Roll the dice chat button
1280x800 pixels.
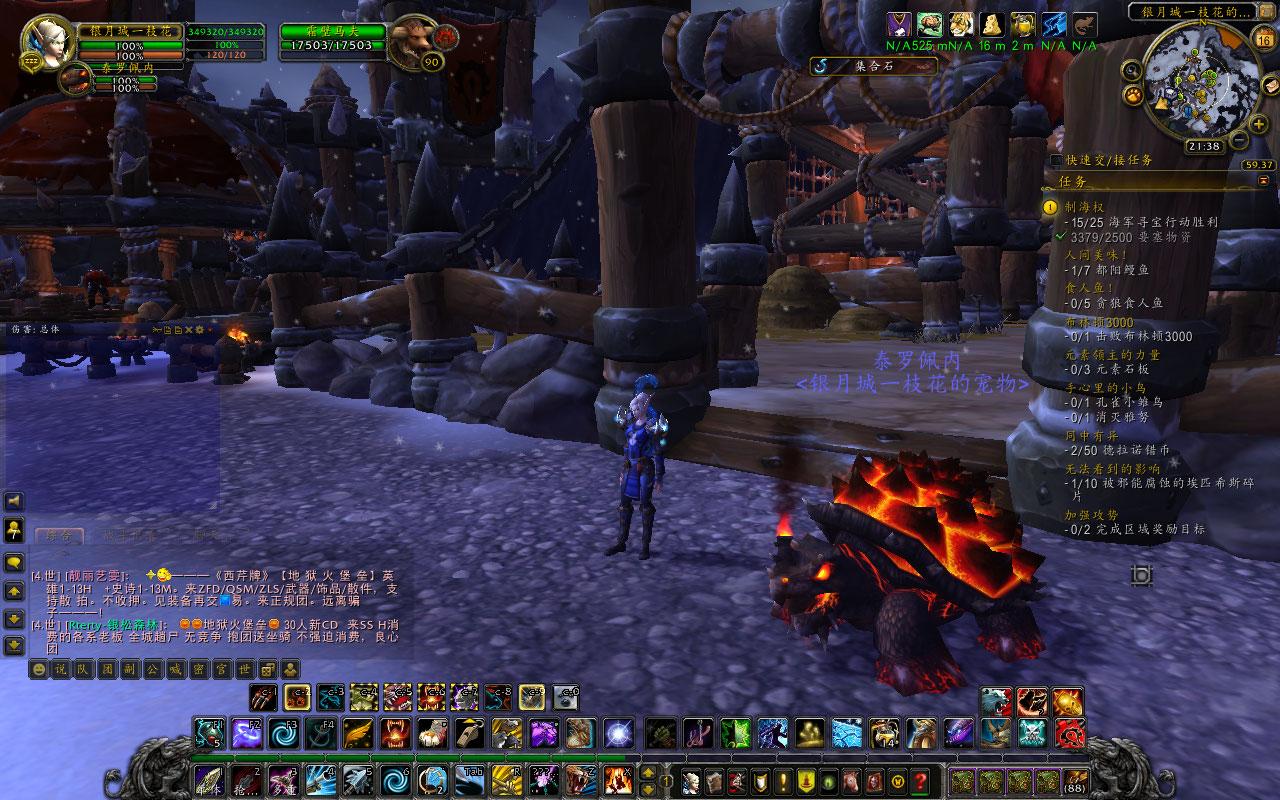click(x=268, y=669)
